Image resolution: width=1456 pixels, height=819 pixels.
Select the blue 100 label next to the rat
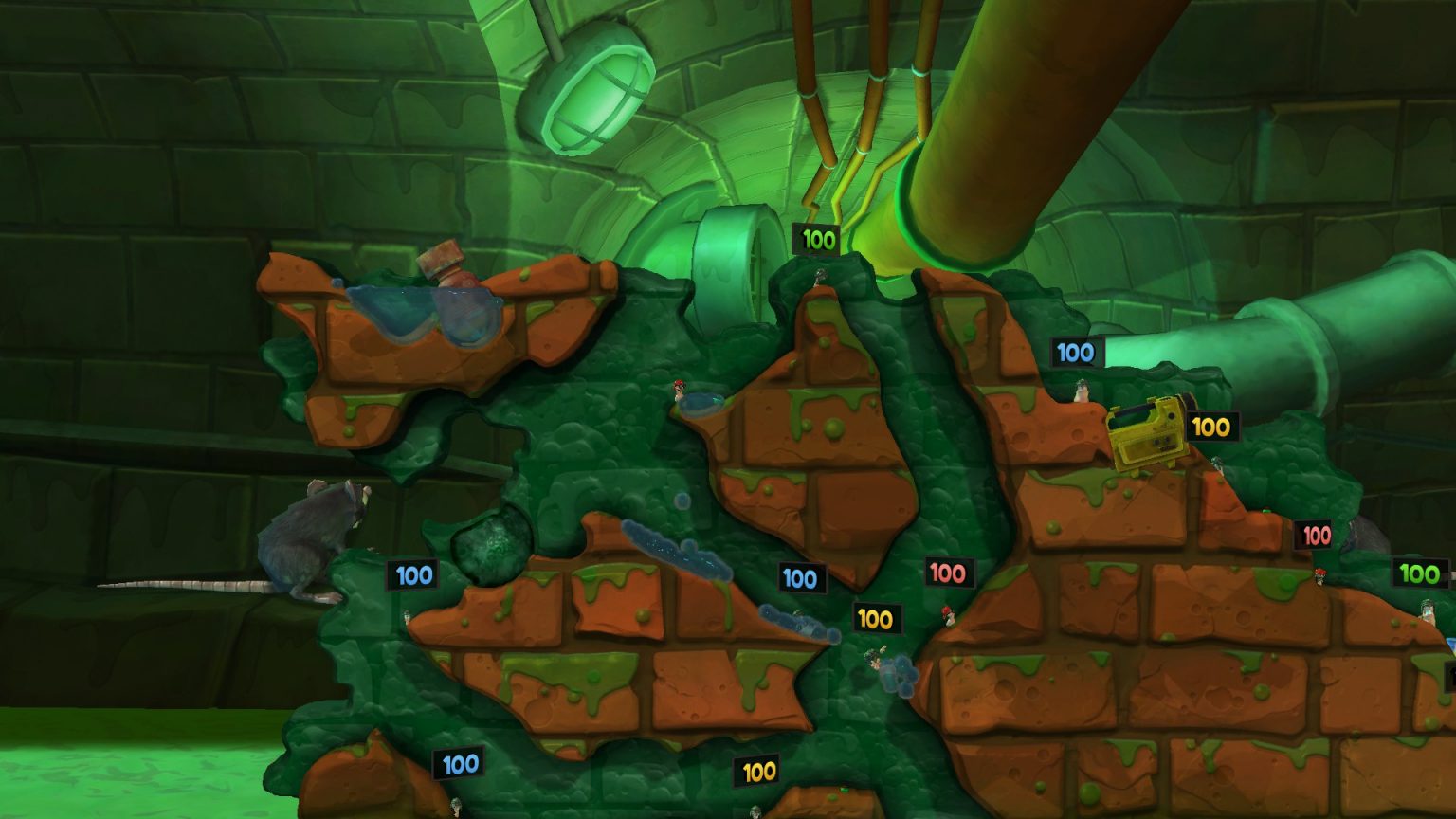tap(411, 575)
